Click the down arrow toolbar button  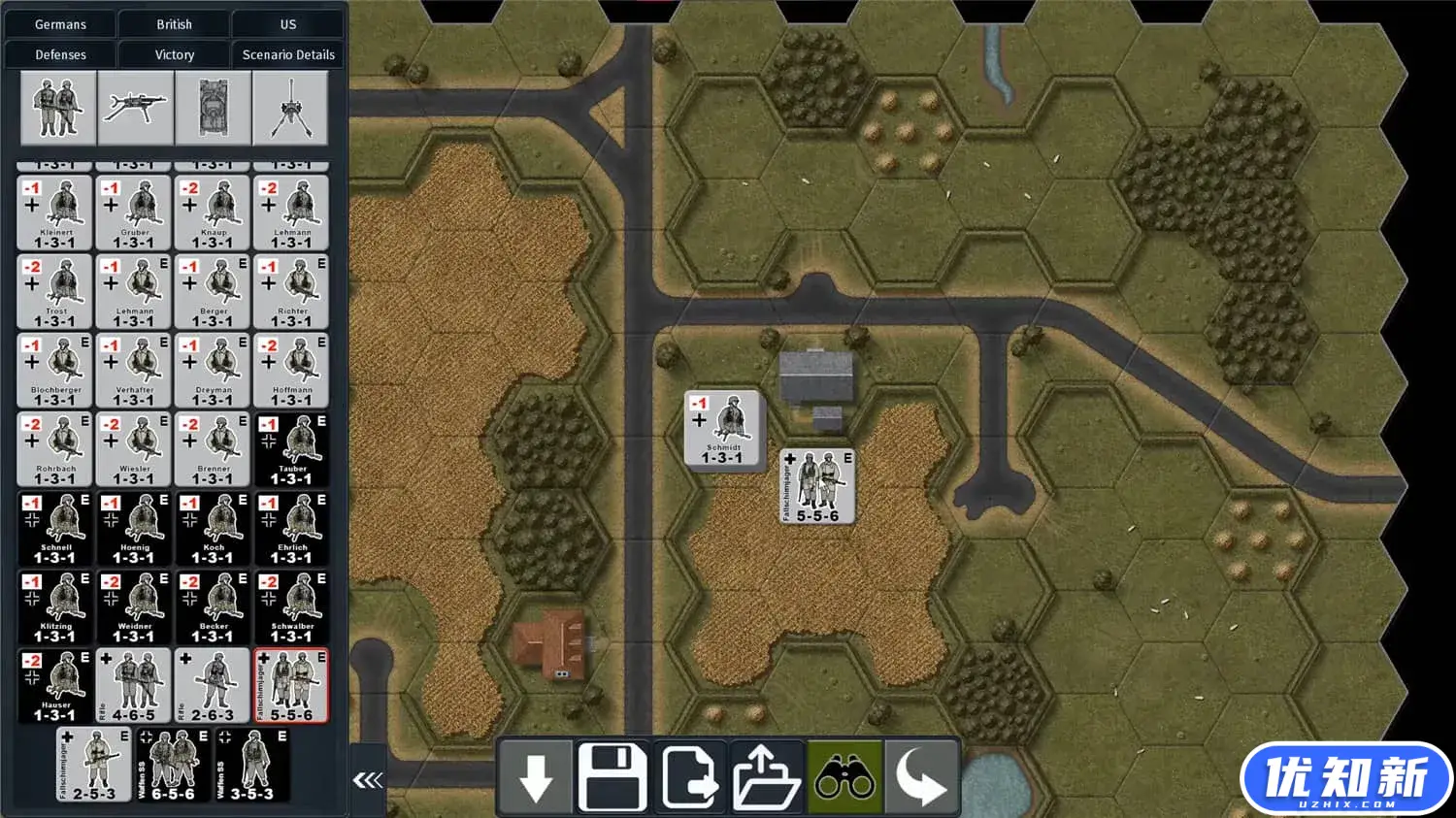[536, 777]
